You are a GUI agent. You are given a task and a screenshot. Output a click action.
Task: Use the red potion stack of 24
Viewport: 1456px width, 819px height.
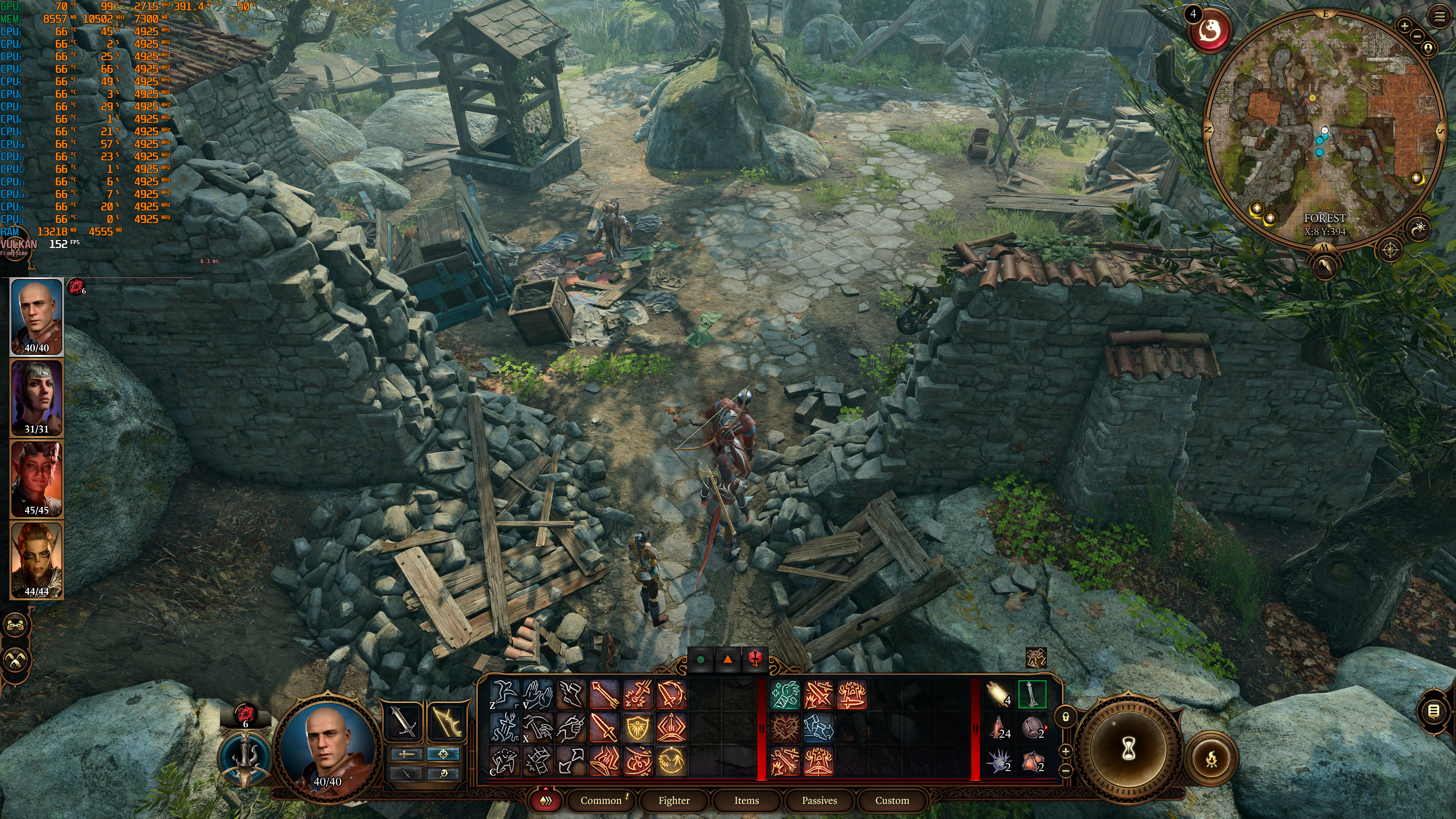999,728
